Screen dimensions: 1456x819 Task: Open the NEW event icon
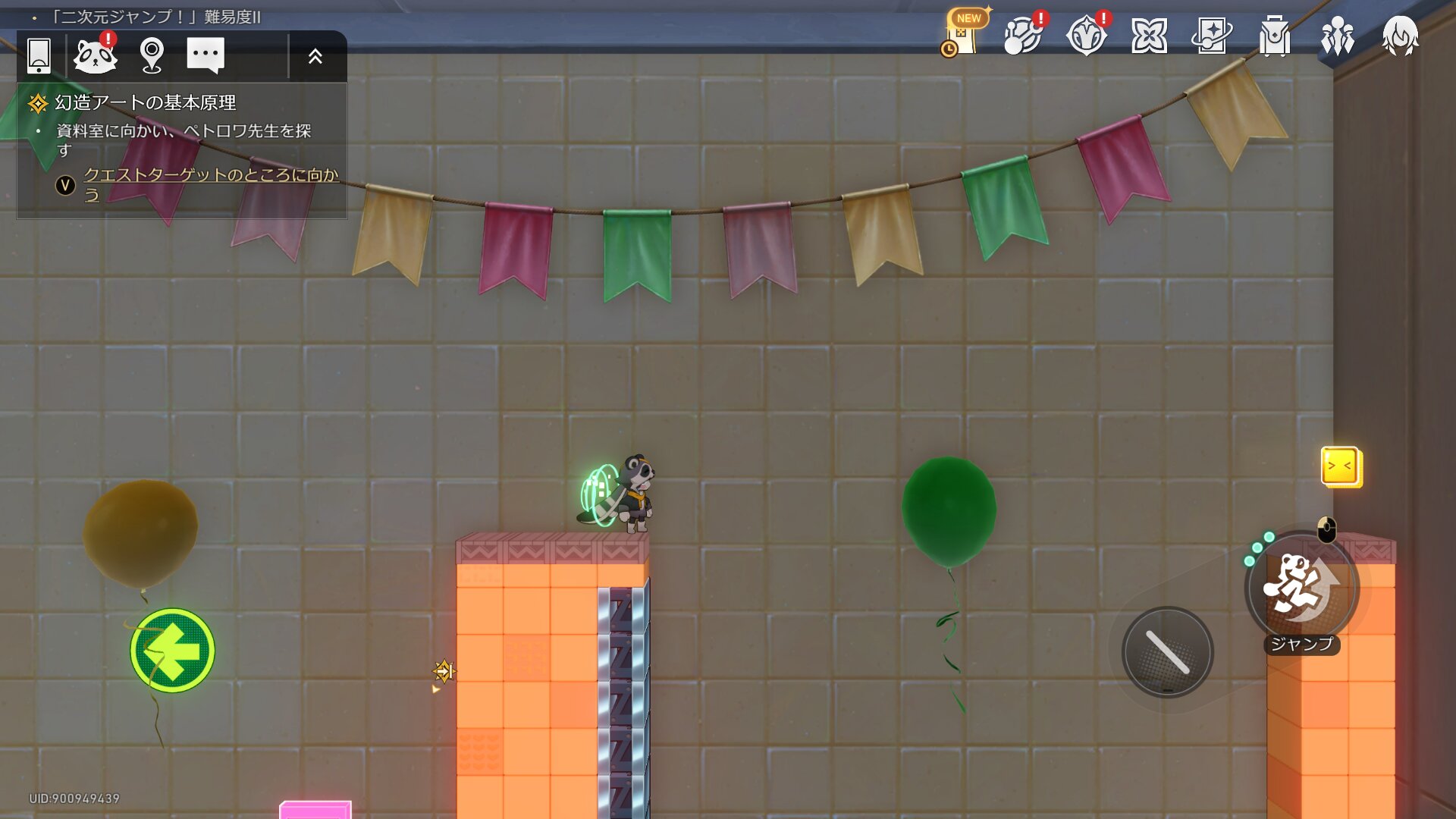point(962,34)
